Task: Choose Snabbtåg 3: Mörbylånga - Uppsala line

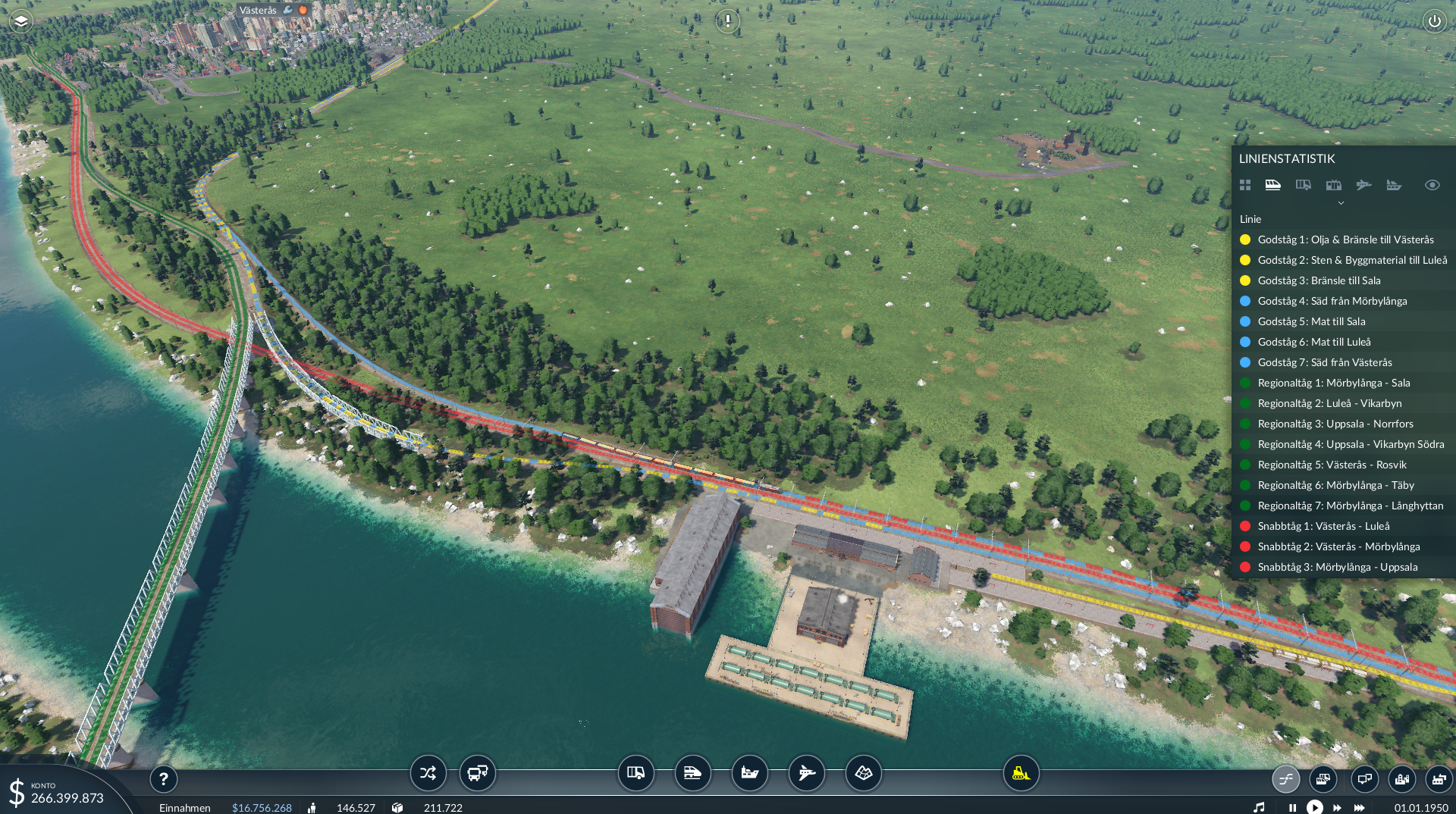Action: pos(1337,567)
